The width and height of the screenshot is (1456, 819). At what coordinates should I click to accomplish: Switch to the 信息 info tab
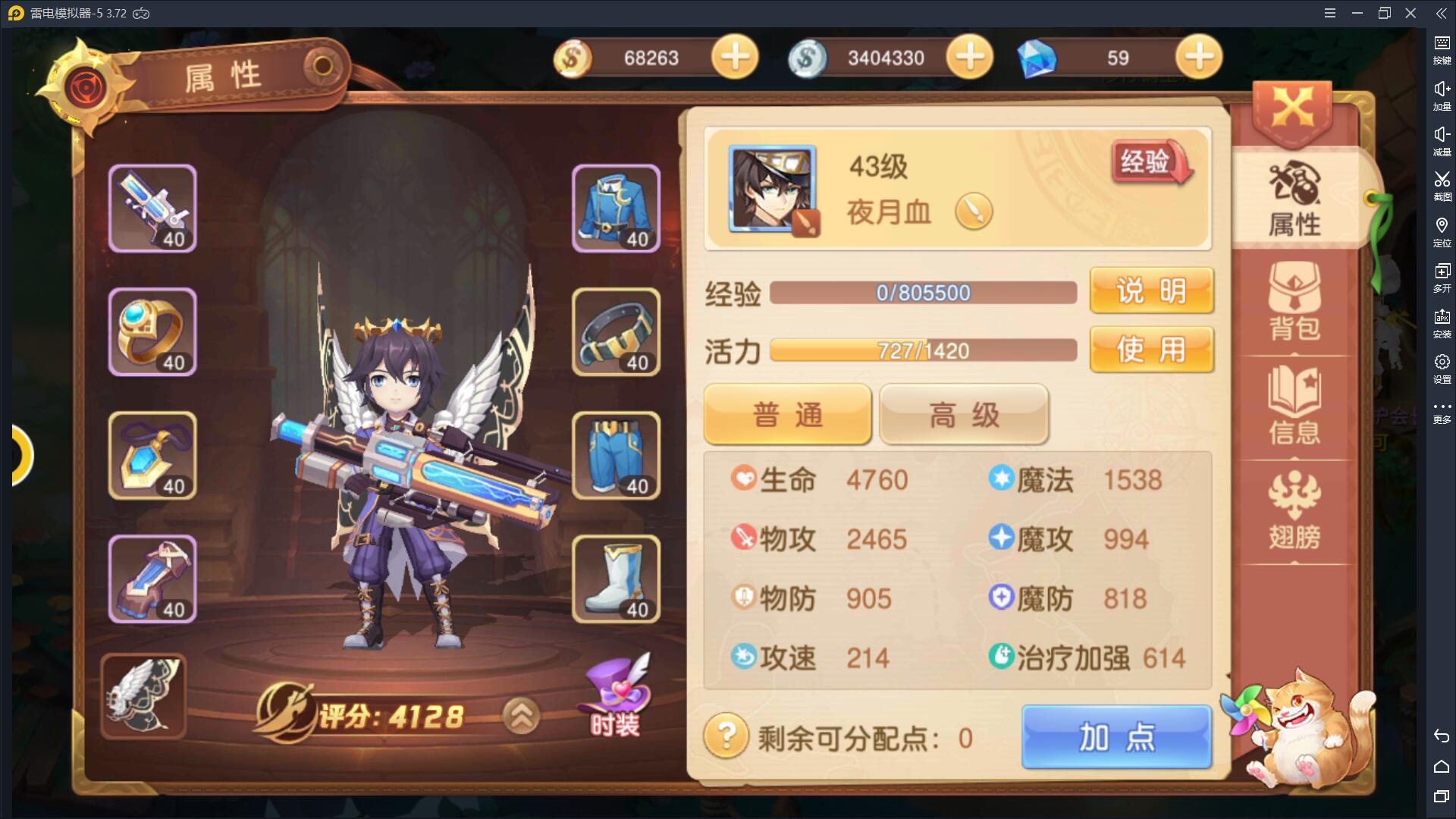(1294, 406)
